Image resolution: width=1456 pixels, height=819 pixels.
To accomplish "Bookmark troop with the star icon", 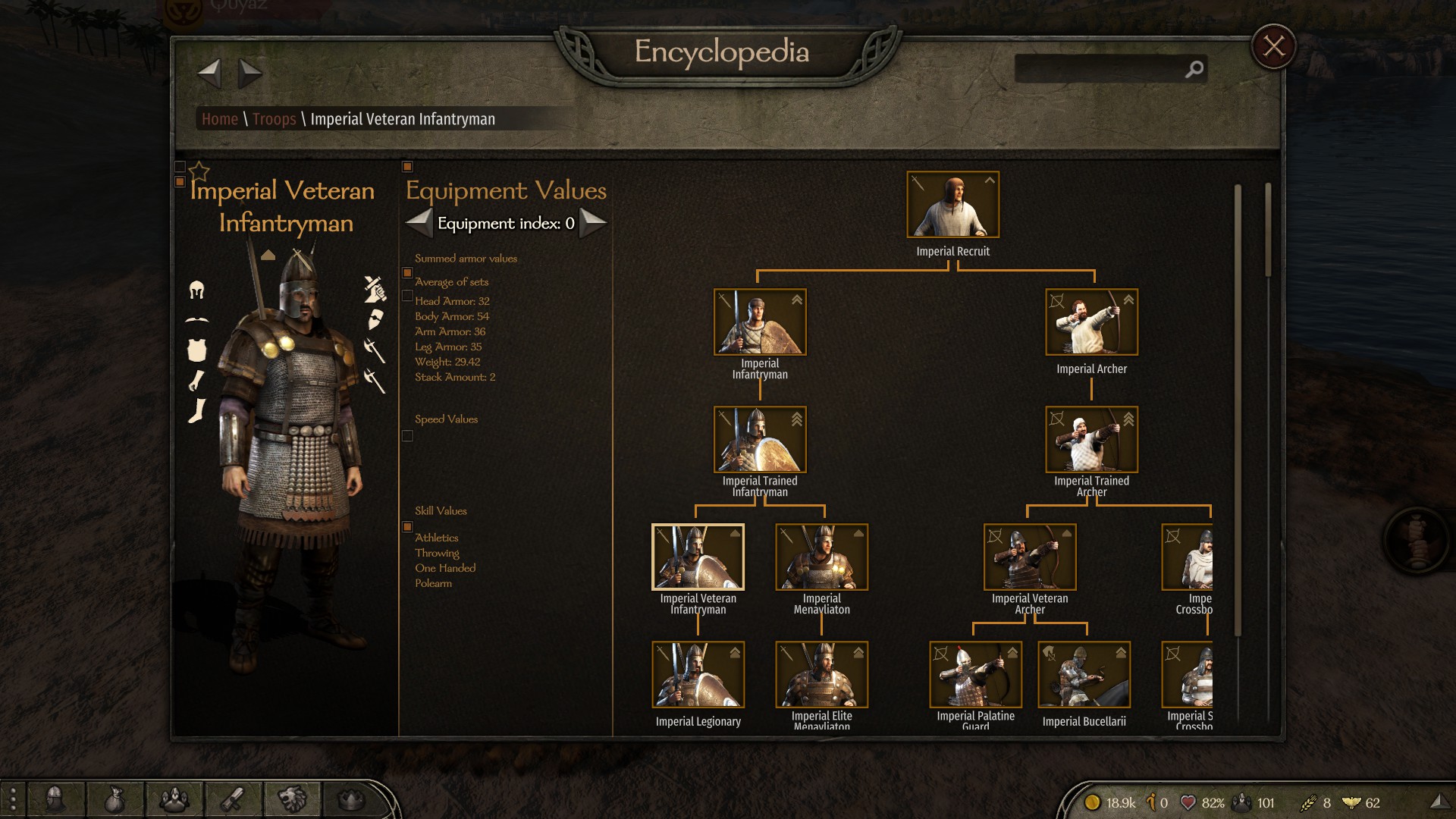I will [199, 171].
